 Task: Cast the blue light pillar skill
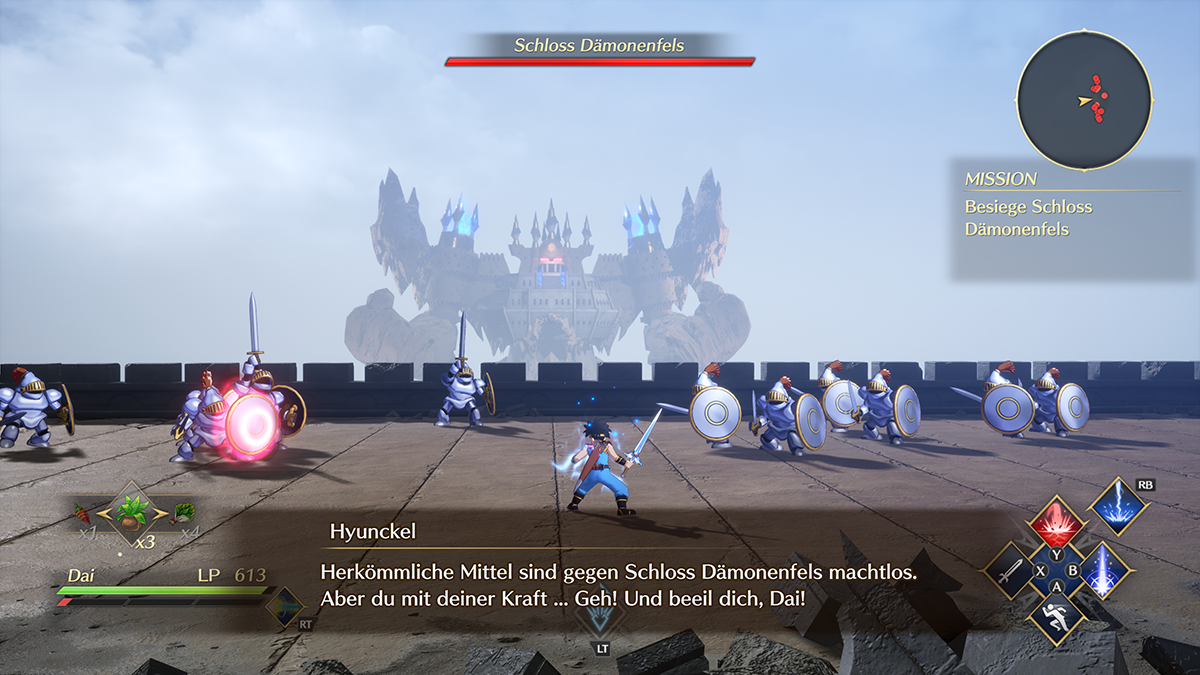coord(1104,572)
